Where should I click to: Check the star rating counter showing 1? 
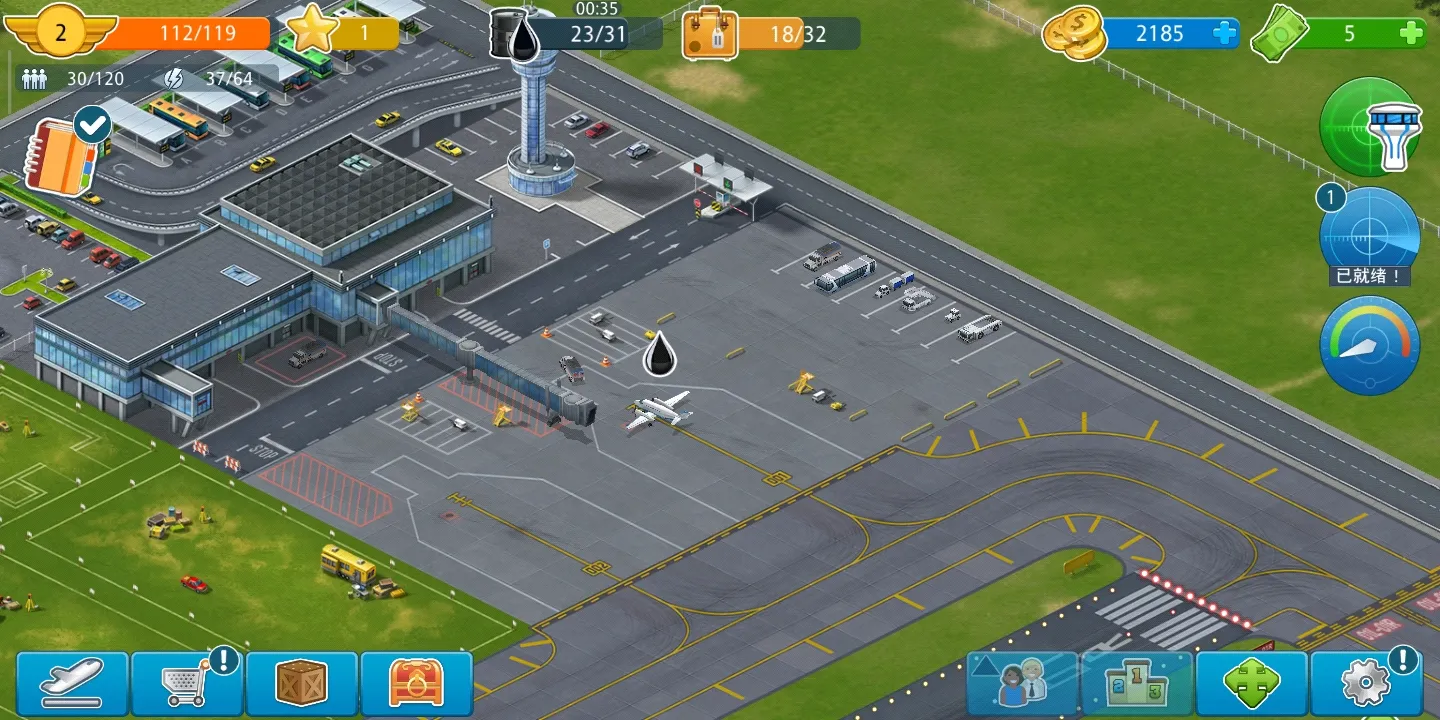pos(345,32)
